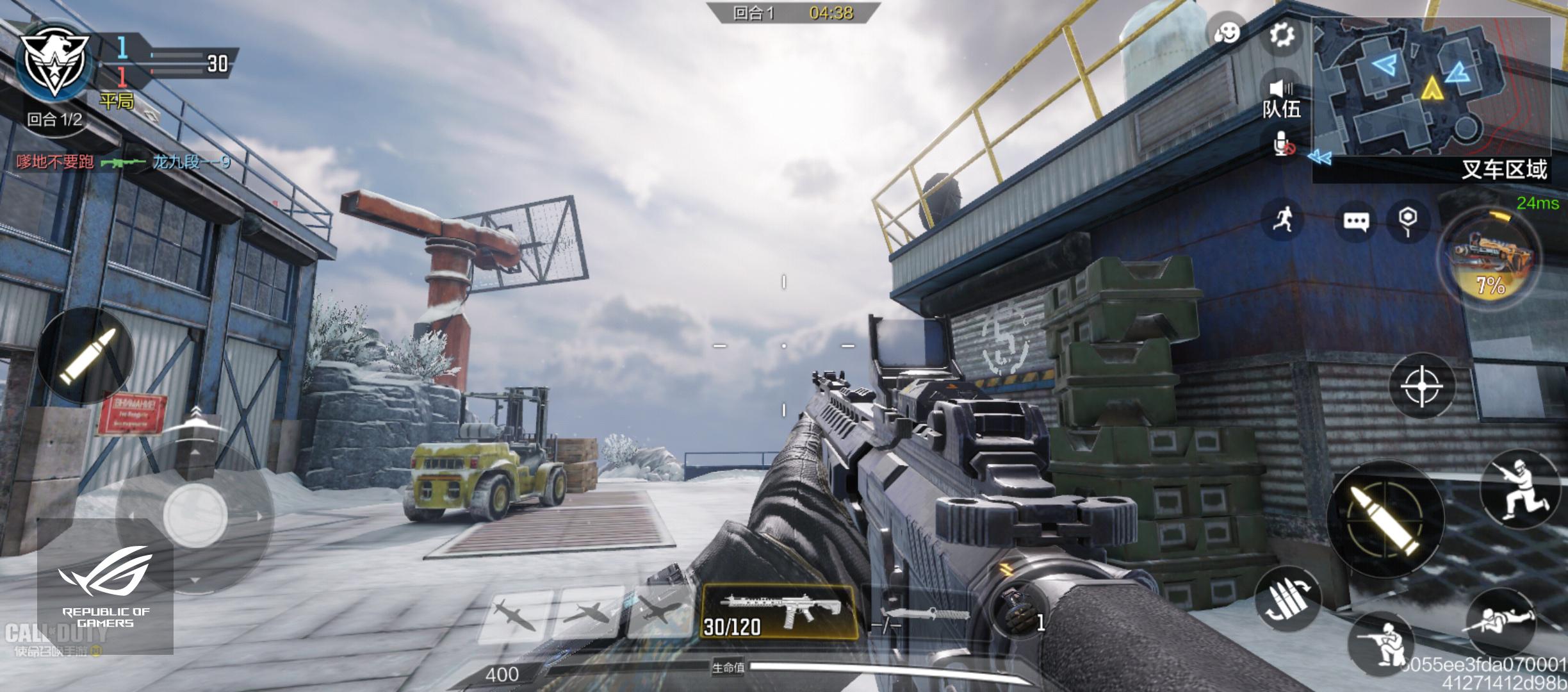Tap the left-side bullet fire button
The image size is (1568, 692).
87,356
